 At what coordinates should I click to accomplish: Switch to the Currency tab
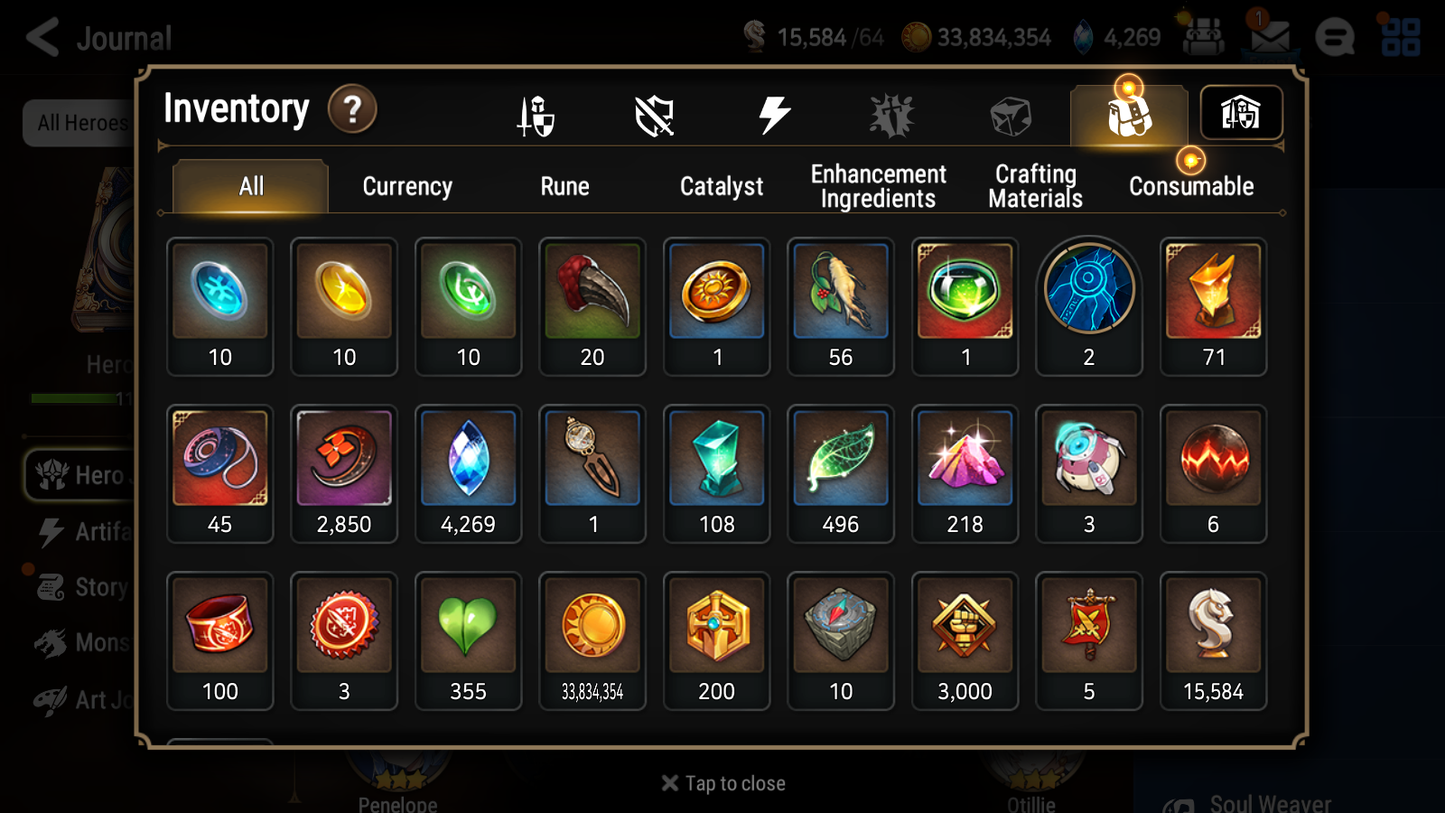coord(407,186)
